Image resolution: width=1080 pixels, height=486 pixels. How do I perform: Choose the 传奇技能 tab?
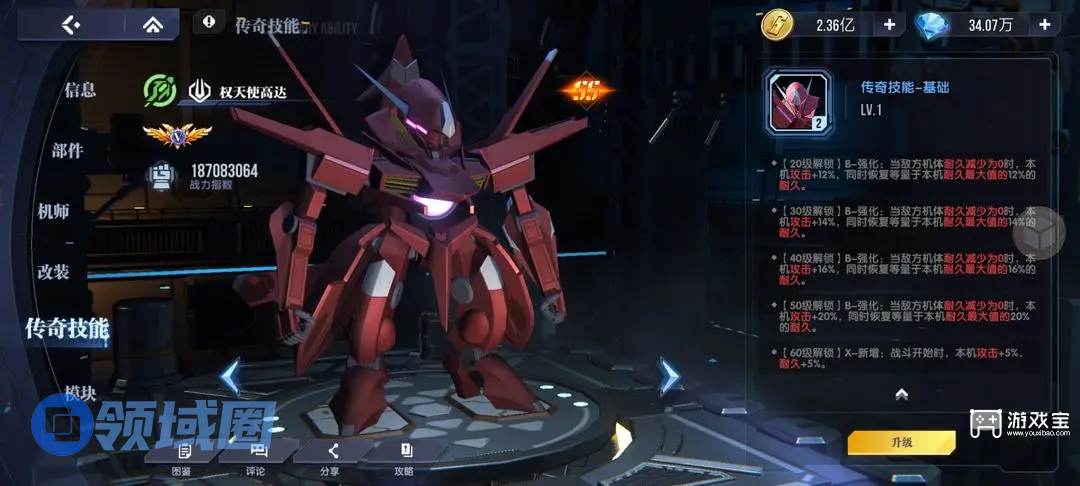pos(67,327)
